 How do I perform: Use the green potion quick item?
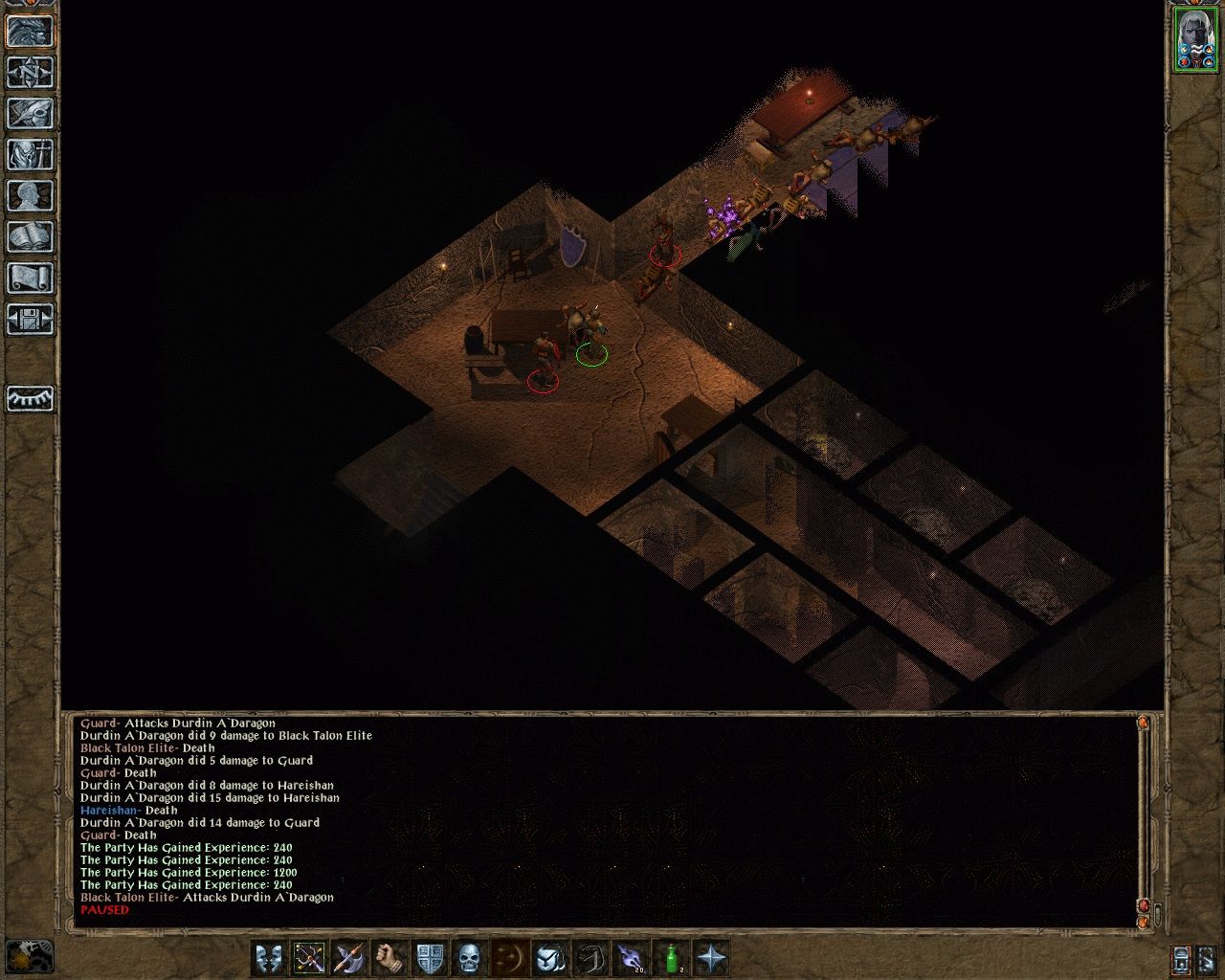click(x=672, y=957)
